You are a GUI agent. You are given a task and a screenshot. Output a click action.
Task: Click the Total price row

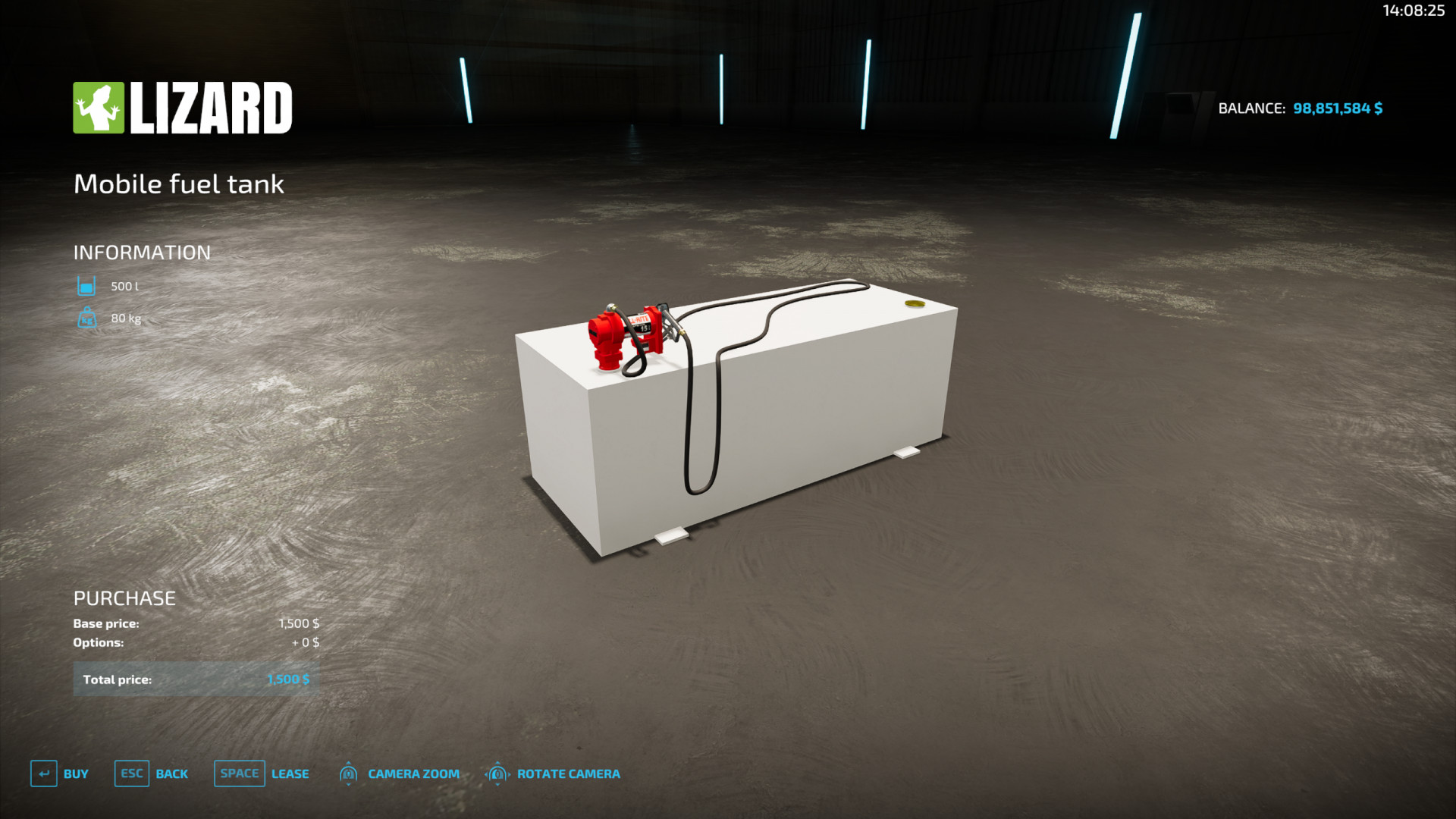tap(196, 679)
